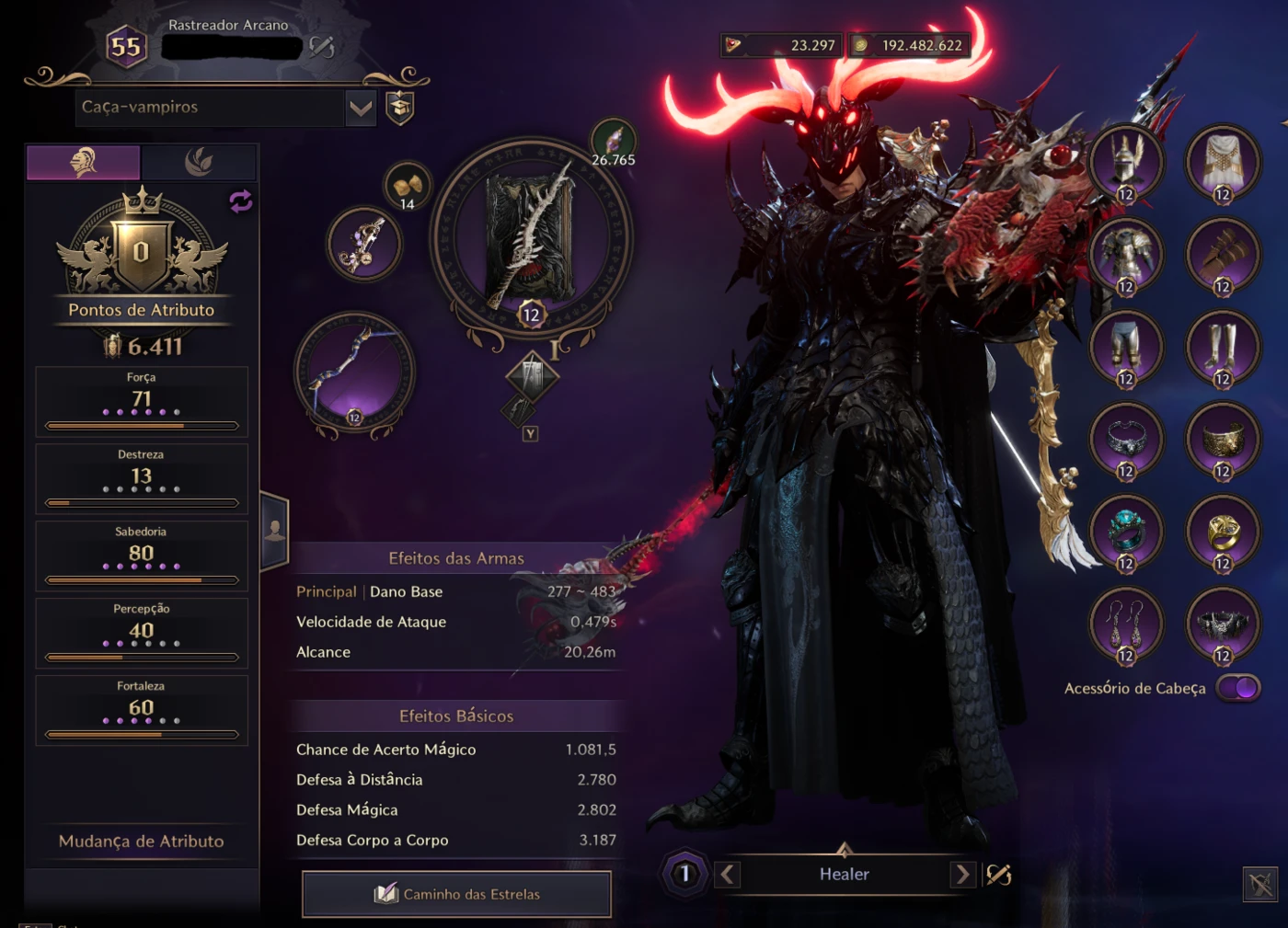Select the boots equipment slot
Viewport: 1288px width, 928px height.
click(x=1222, y=347)
